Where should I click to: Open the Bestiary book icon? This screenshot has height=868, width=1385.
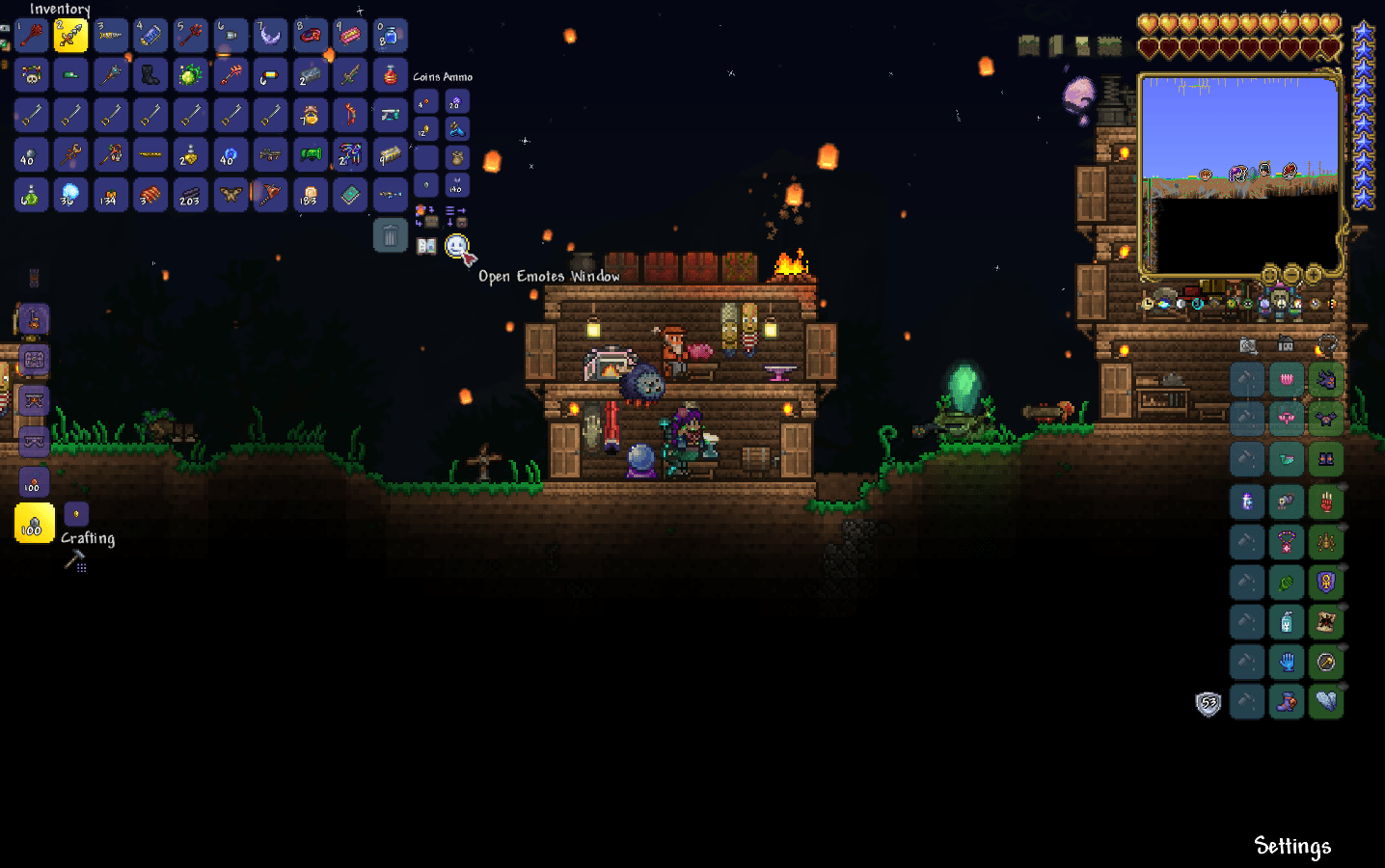click(424, 244)
